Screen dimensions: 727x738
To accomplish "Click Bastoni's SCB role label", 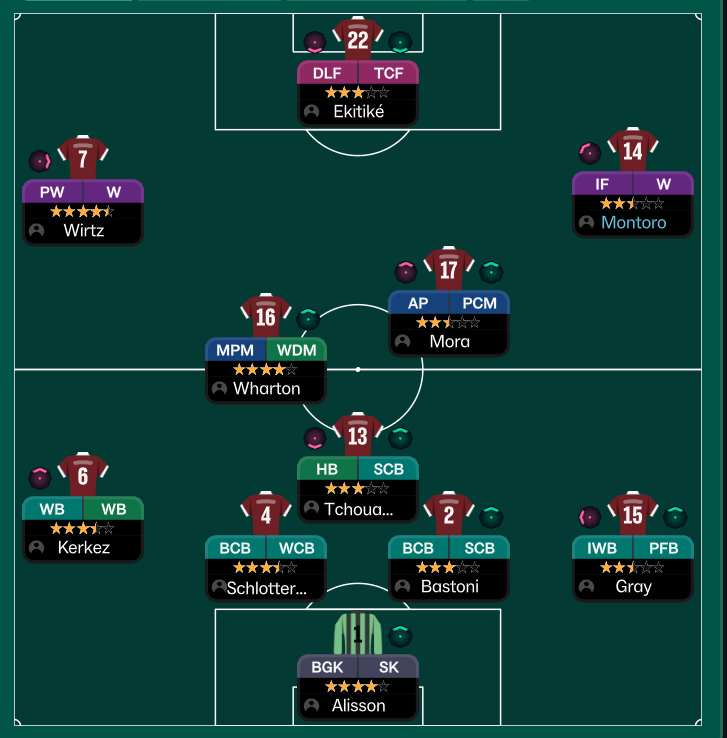I will 479,548.
